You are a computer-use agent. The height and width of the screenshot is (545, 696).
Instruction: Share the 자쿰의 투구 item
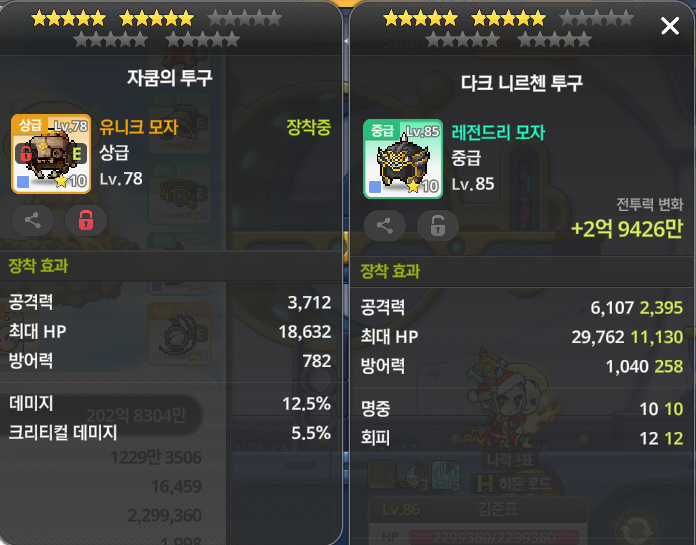tap(33, 220)
